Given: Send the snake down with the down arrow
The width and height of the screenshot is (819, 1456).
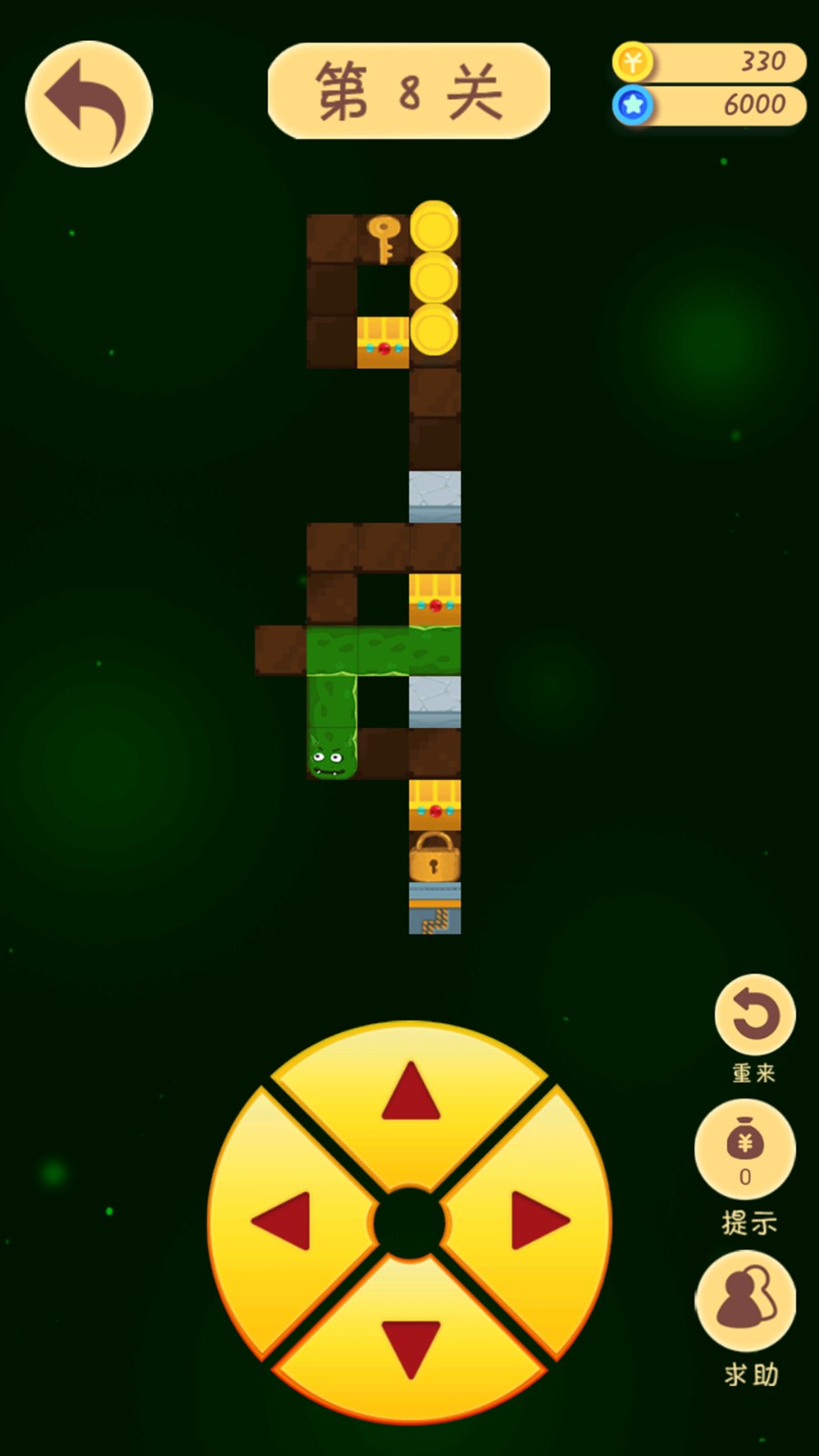Looking at the screenshot, I should click(410, 1349).
